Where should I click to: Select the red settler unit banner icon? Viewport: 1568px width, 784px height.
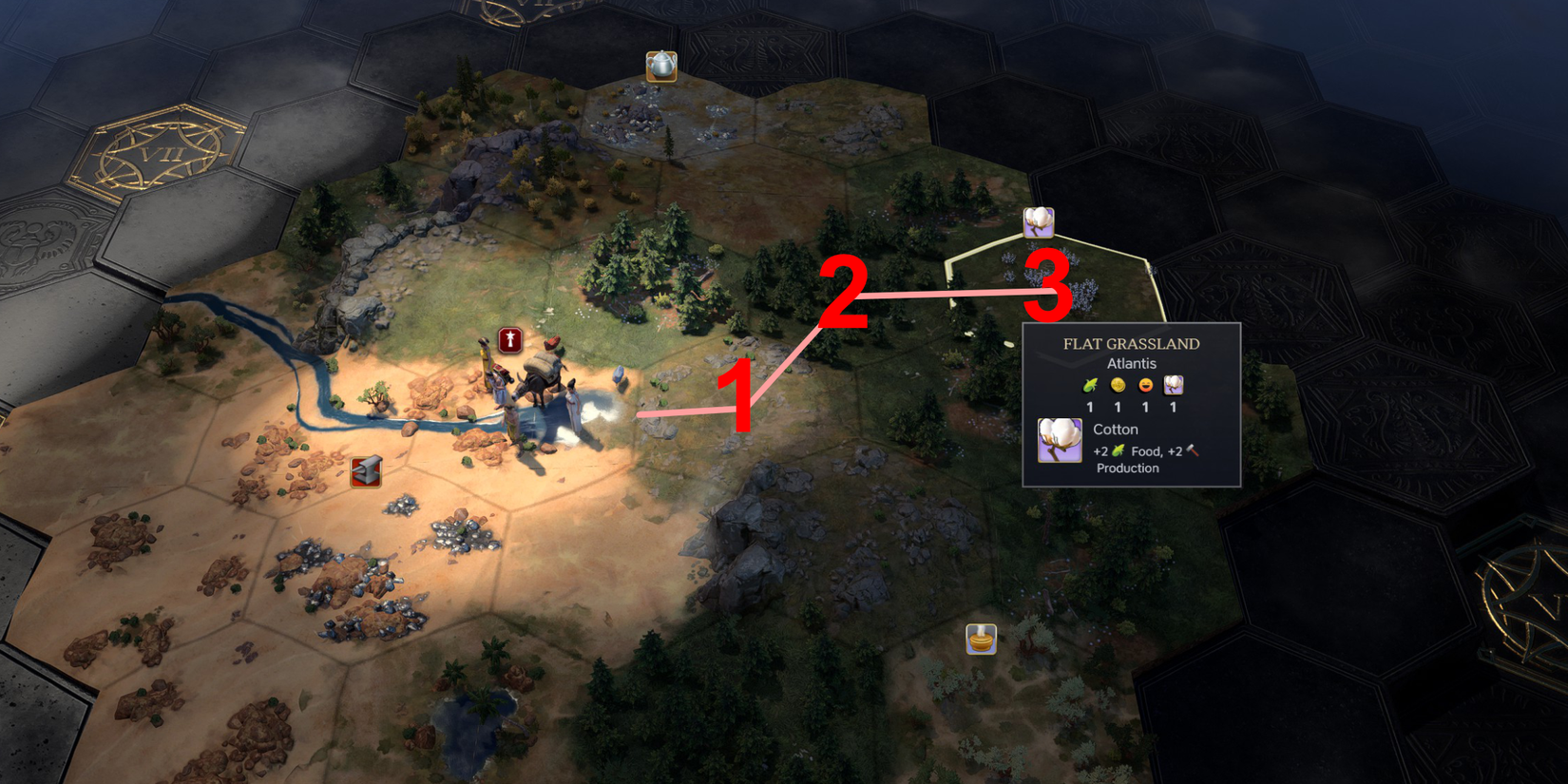coord(509,338)
